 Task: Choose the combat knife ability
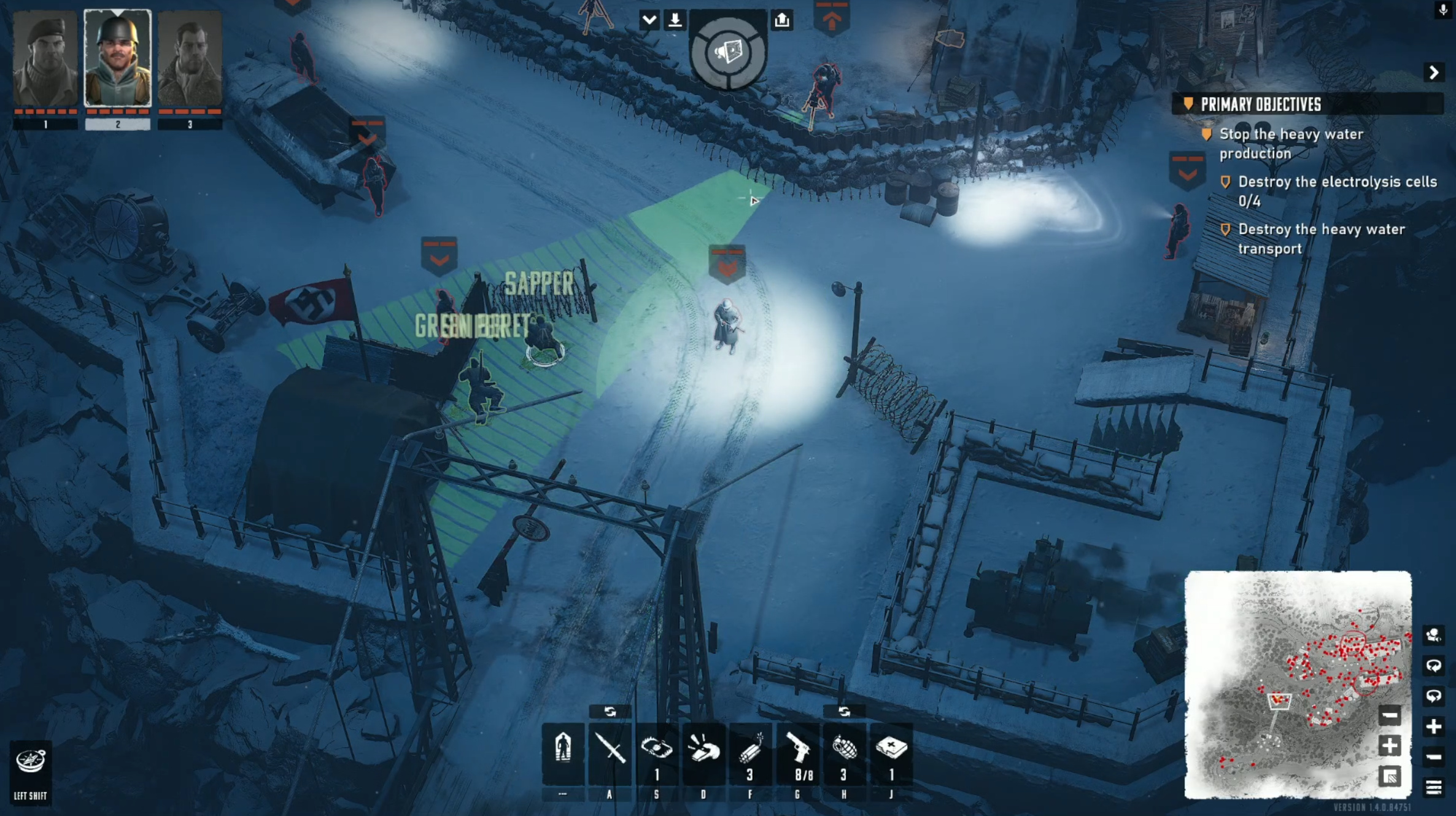610,751
